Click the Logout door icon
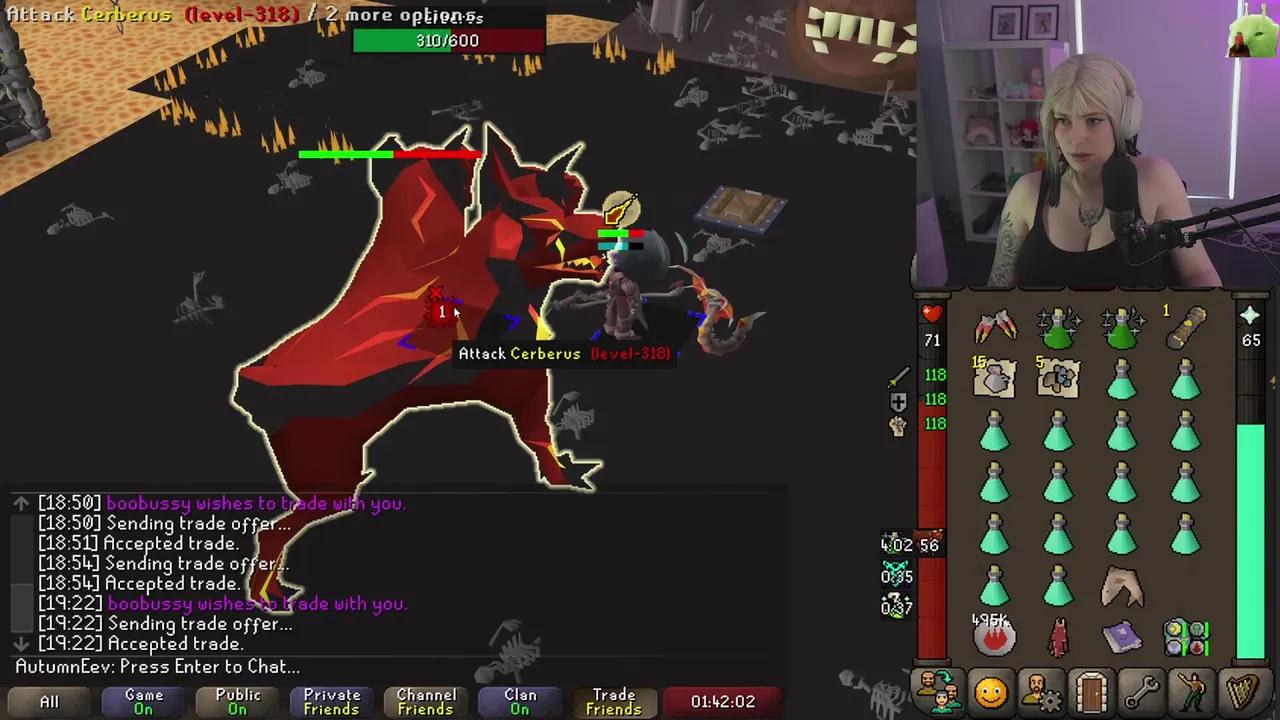Image resolution: width=1280 pixels, height=720 pixels. pos(1092,690)
